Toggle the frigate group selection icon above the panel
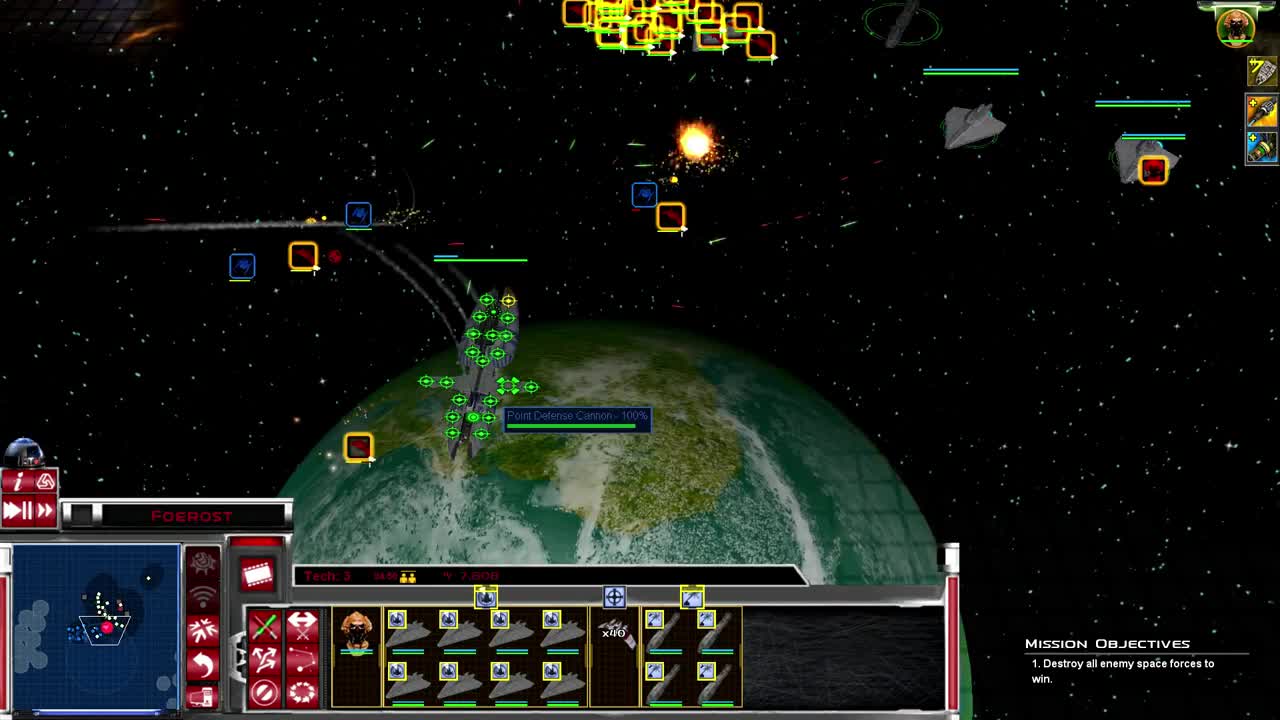This screenshot has width=1280, height=720. (x=693, y=597)
